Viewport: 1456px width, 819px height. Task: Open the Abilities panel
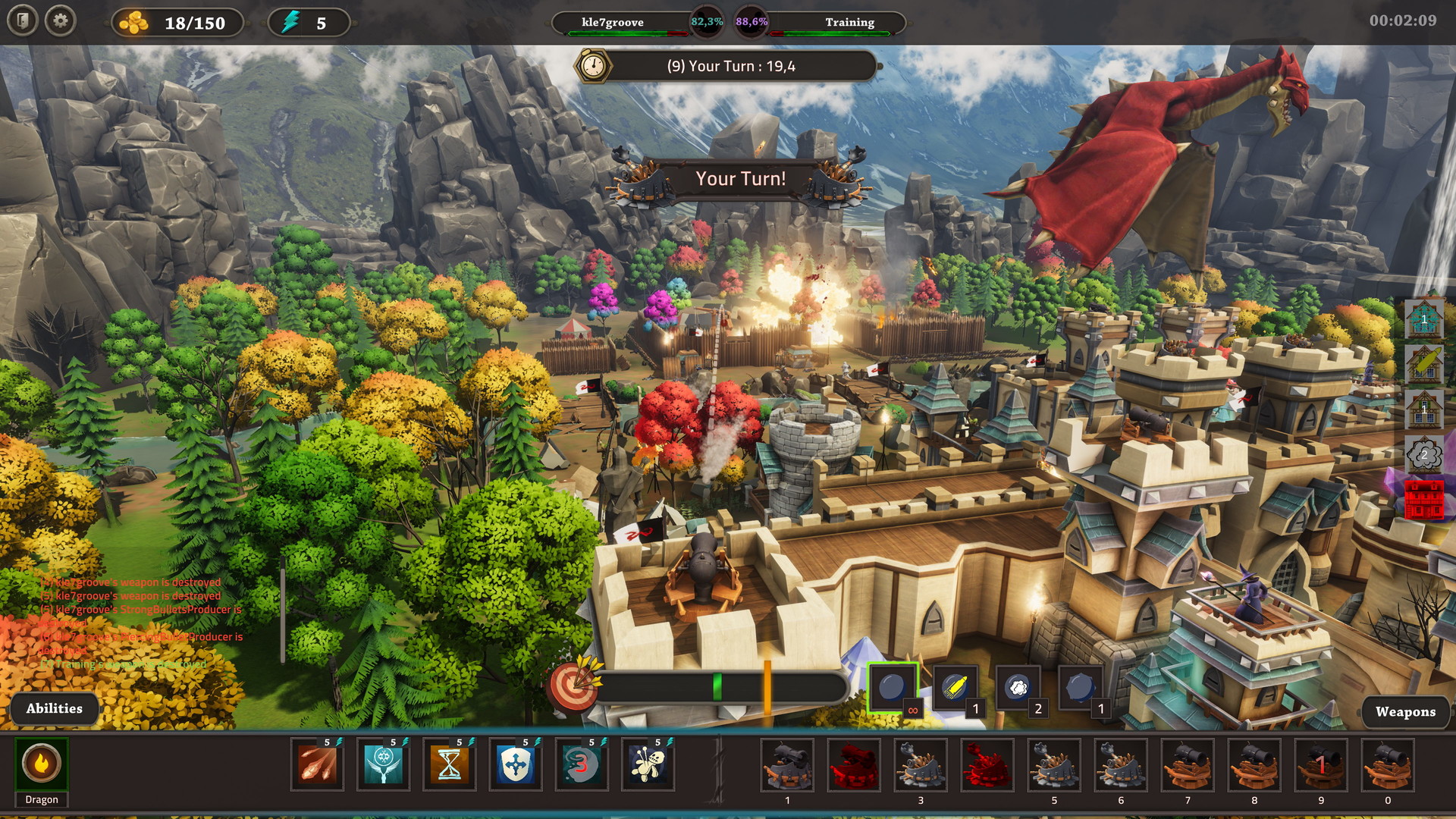coord(54,709)
